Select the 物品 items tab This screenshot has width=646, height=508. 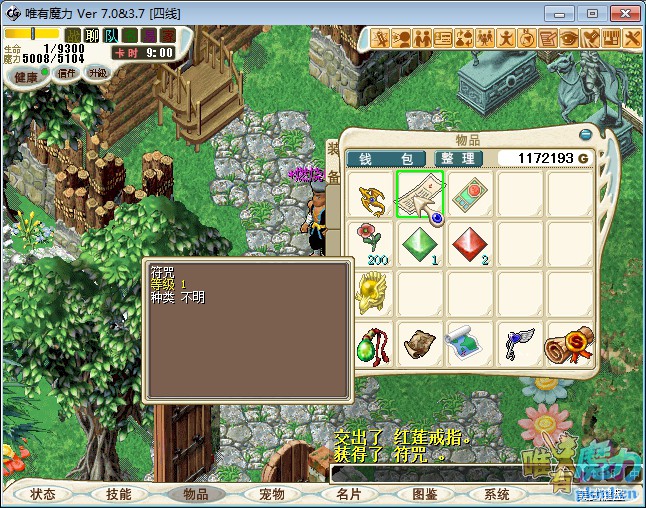[x=195, y=494]
